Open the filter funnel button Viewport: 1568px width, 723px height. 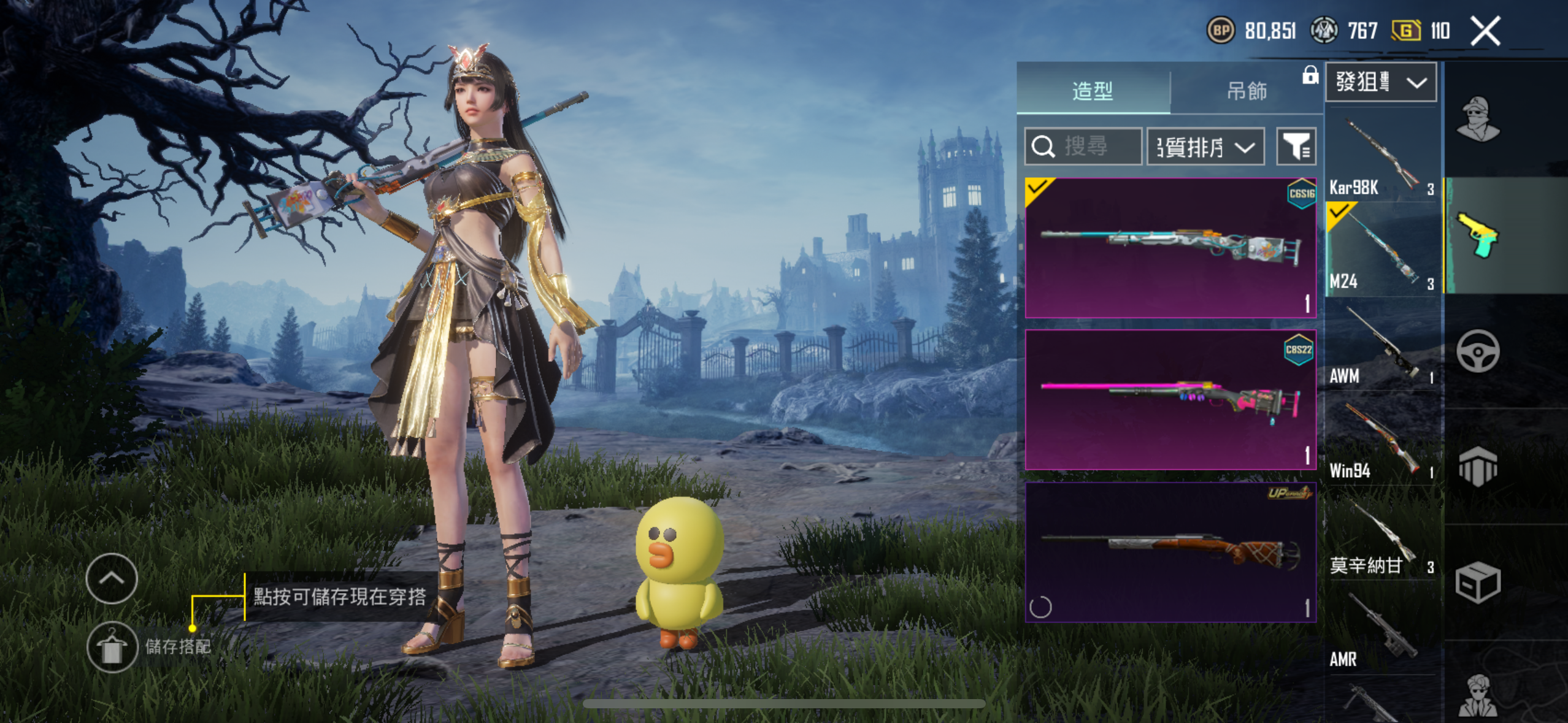tap(1296, 147)
